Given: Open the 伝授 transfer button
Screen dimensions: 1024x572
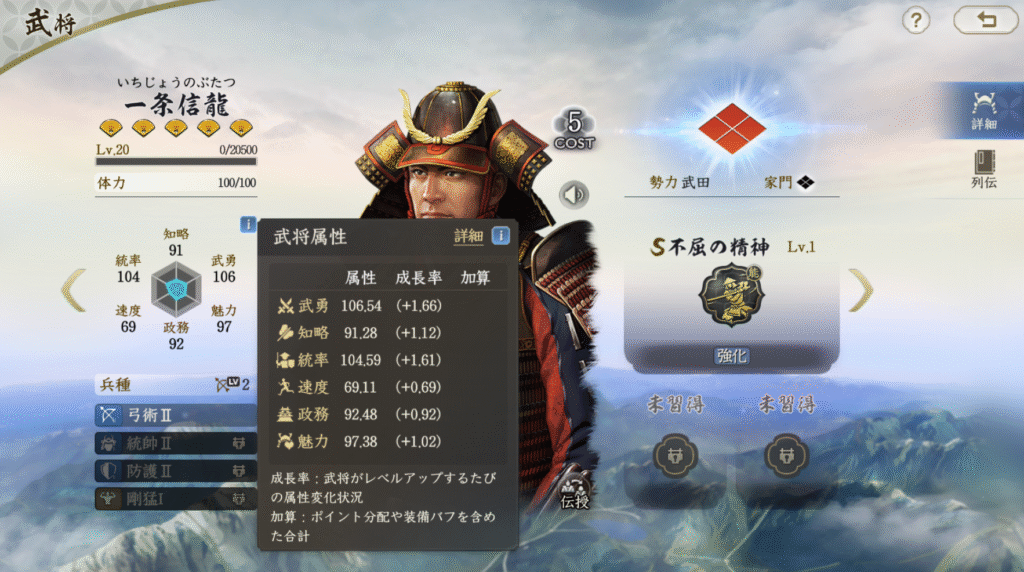Looking at the screenshot, I should (575, 492).
